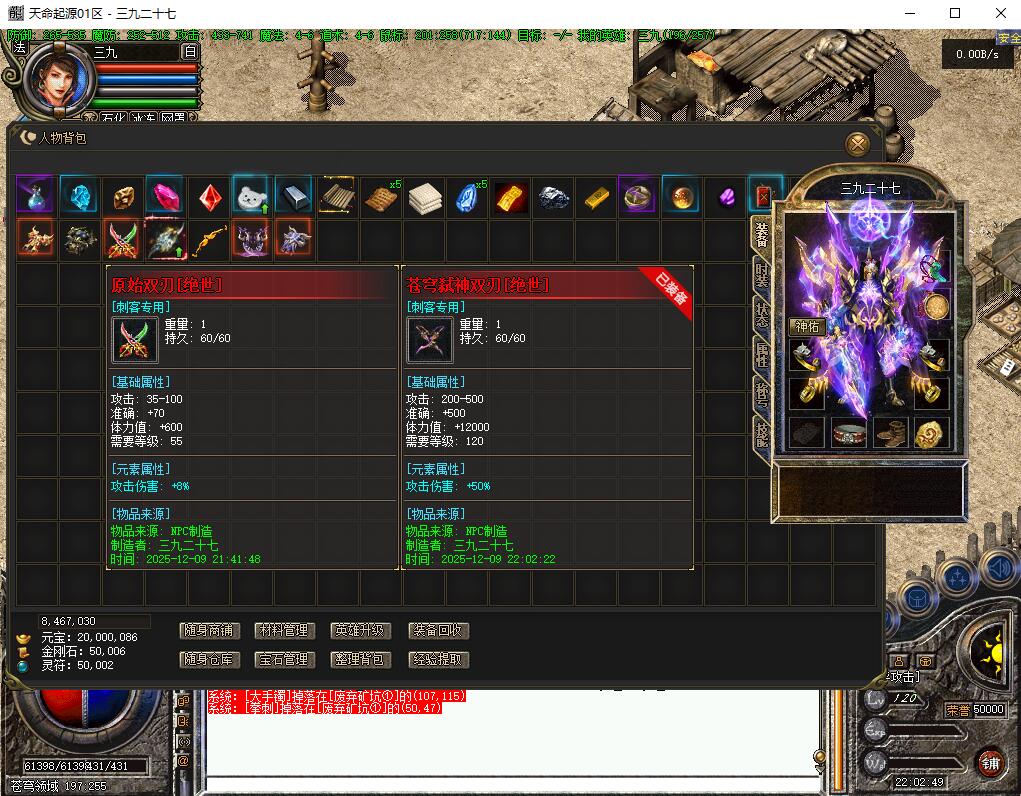Select the red diamond gem in the bag
This screenshot has height=796, width=1021.
[207, 196]
